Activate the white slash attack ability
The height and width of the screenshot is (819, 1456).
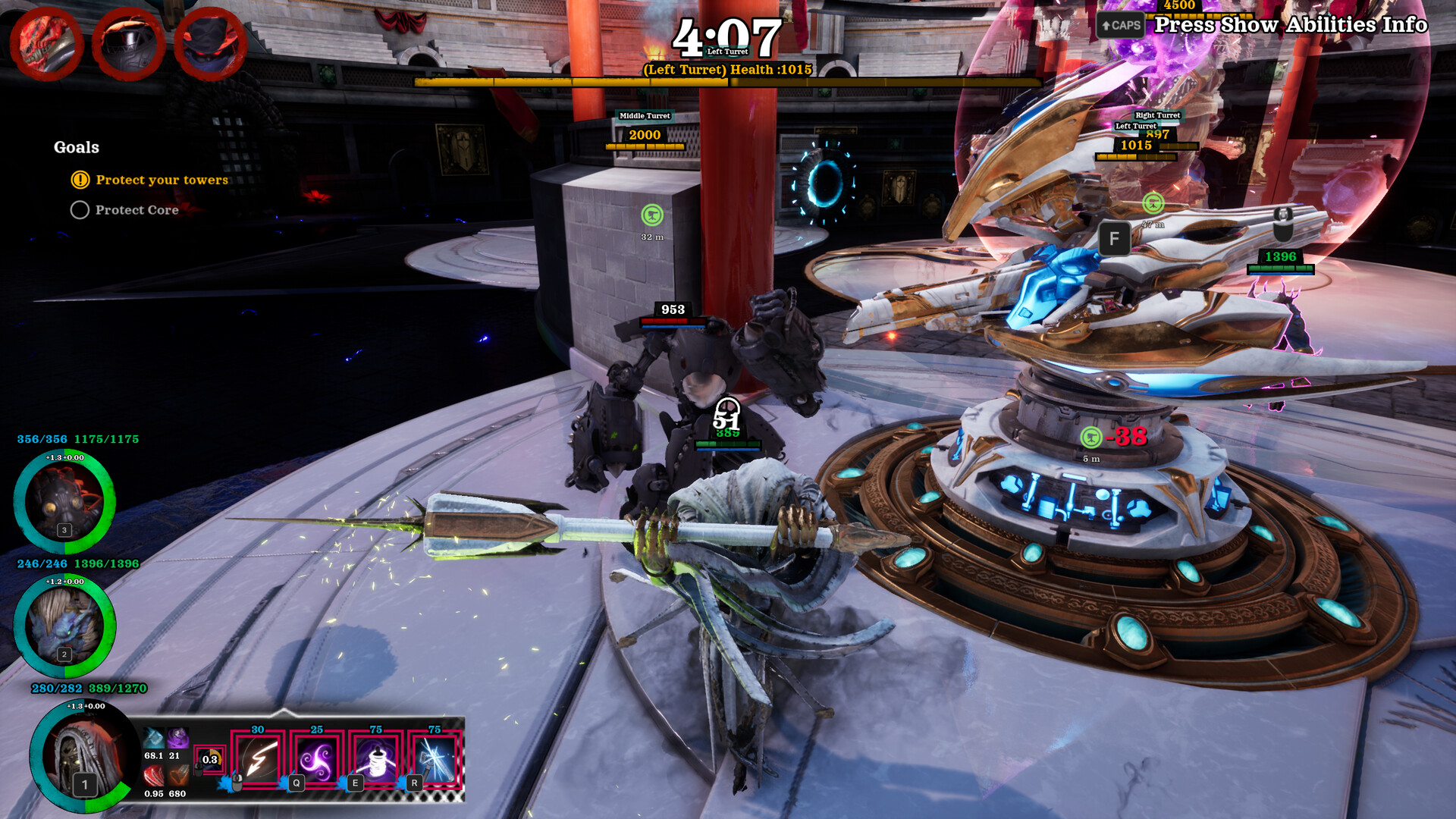pyautogui.click(x=259, y=760)
